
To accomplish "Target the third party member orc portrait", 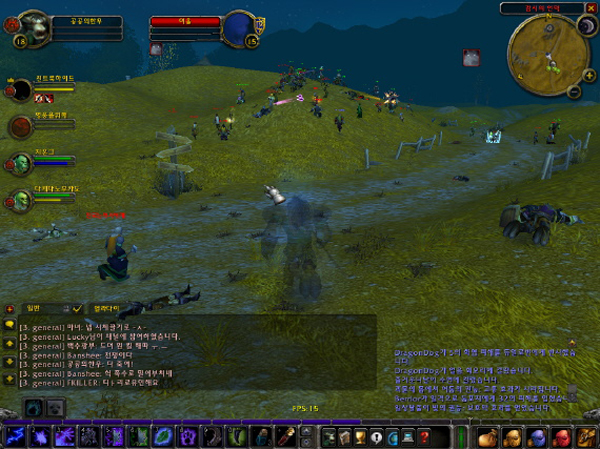I will [21, 162].
